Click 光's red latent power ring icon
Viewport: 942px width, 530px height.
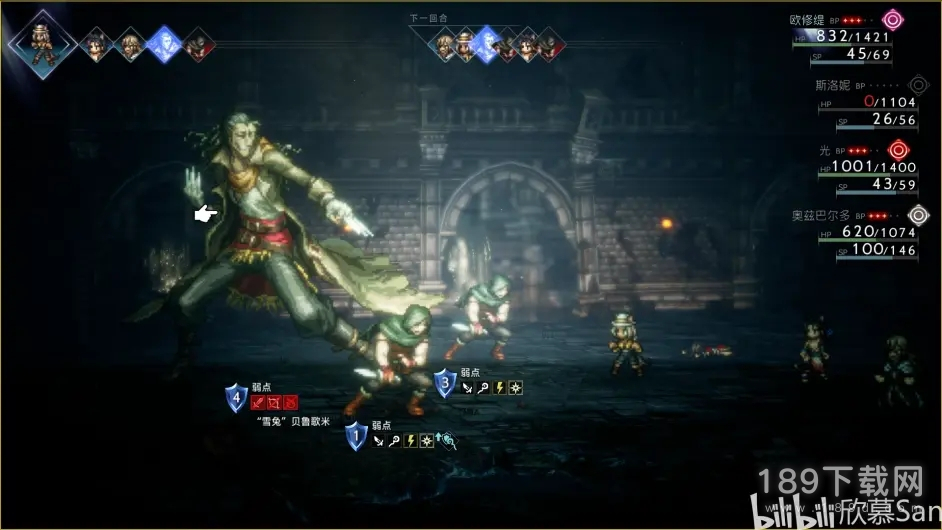pos(897,150)
